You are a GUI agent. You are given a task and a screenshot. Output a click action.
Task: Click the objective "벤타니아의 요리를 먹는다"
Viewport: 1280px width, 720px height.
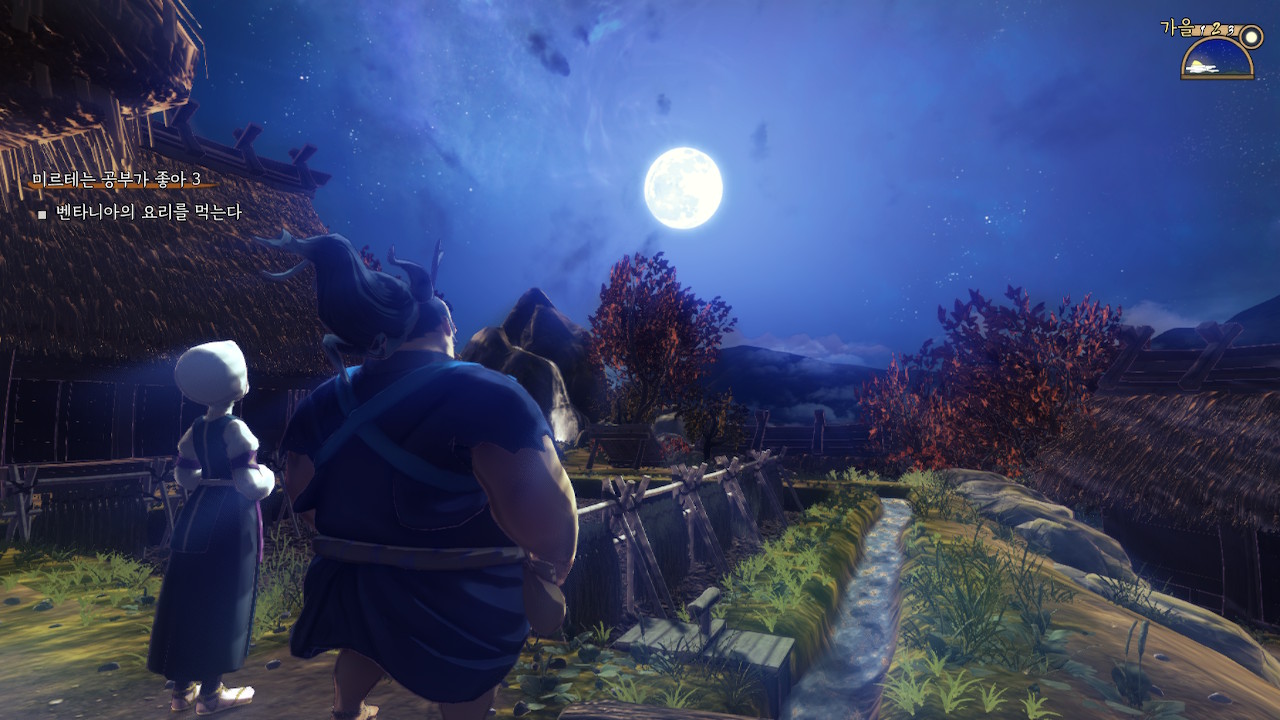tap(148, 212)
